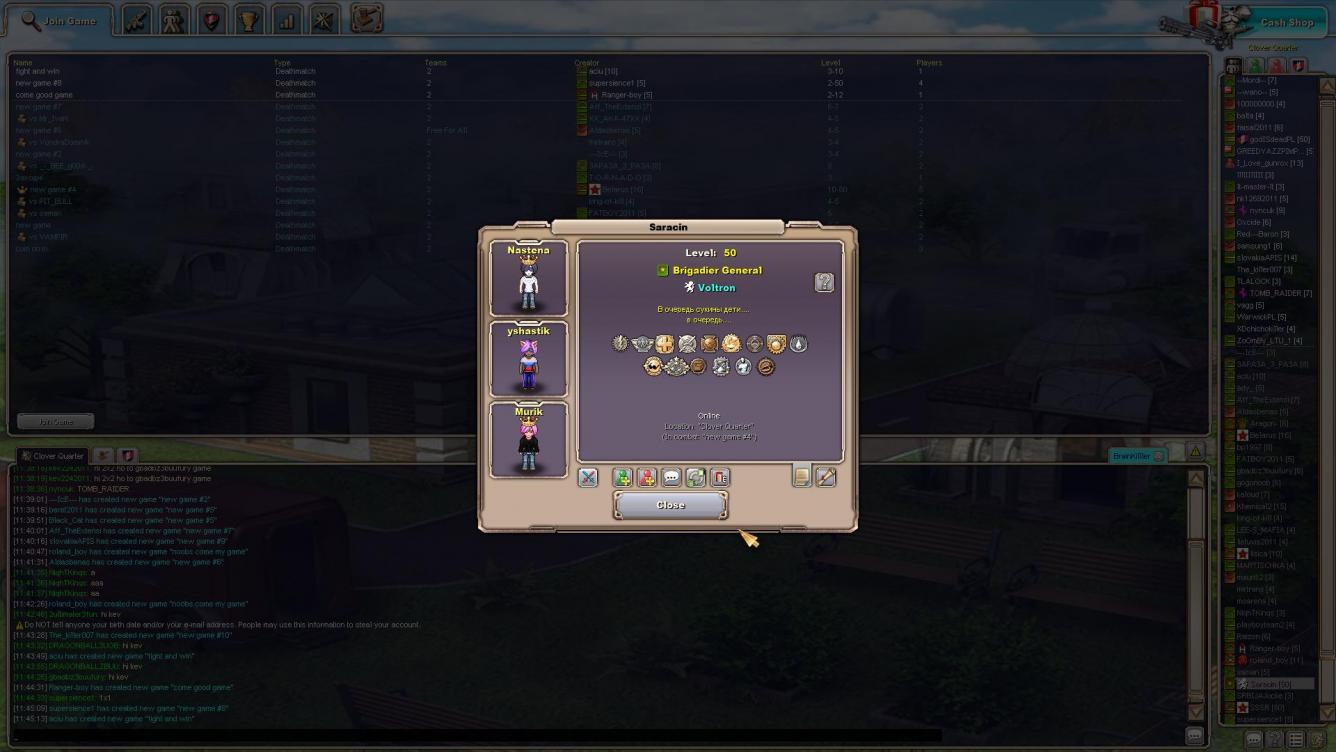
Task: Inspect the gold cross medal
Action: (664, 344)
